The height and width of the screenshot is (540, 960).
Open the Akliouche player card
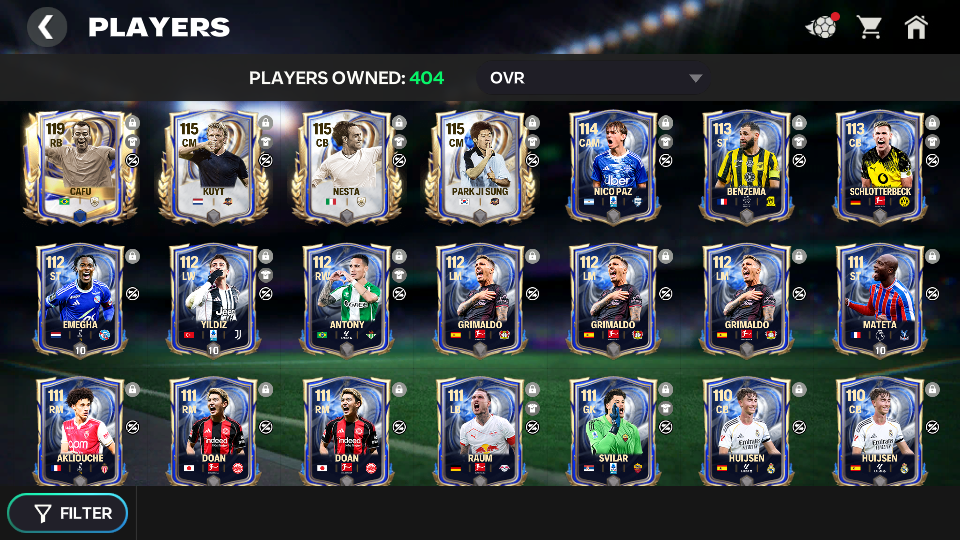80,431
